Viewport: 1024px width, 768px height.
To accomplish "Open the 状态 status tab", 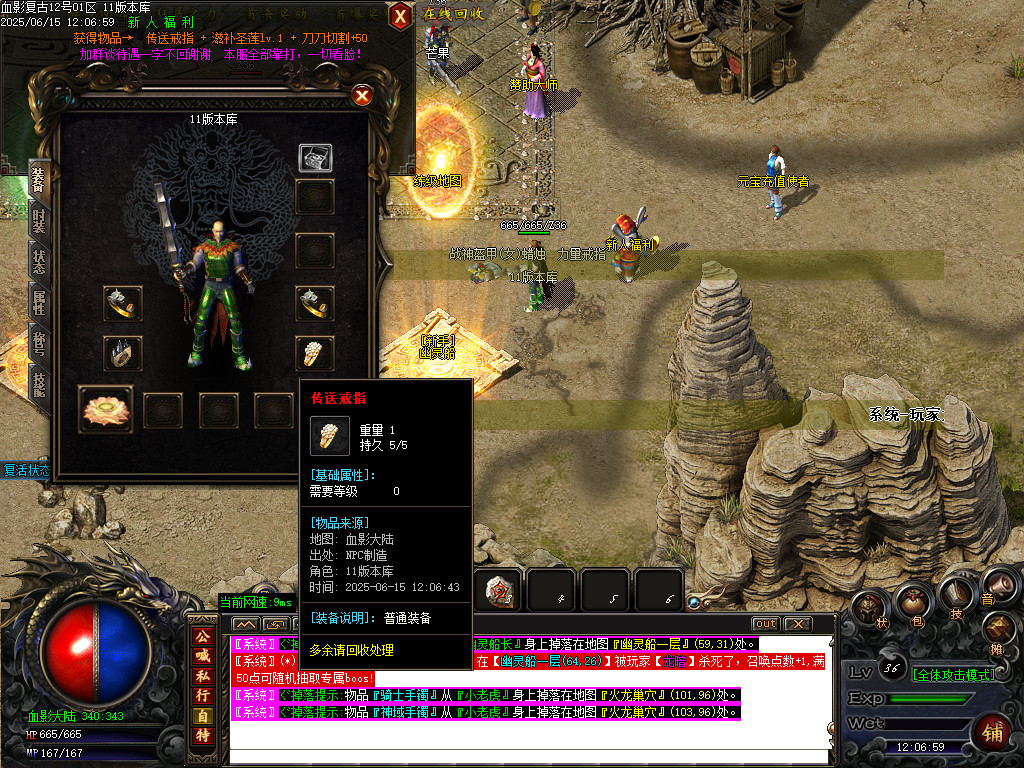I will (38, 262).
